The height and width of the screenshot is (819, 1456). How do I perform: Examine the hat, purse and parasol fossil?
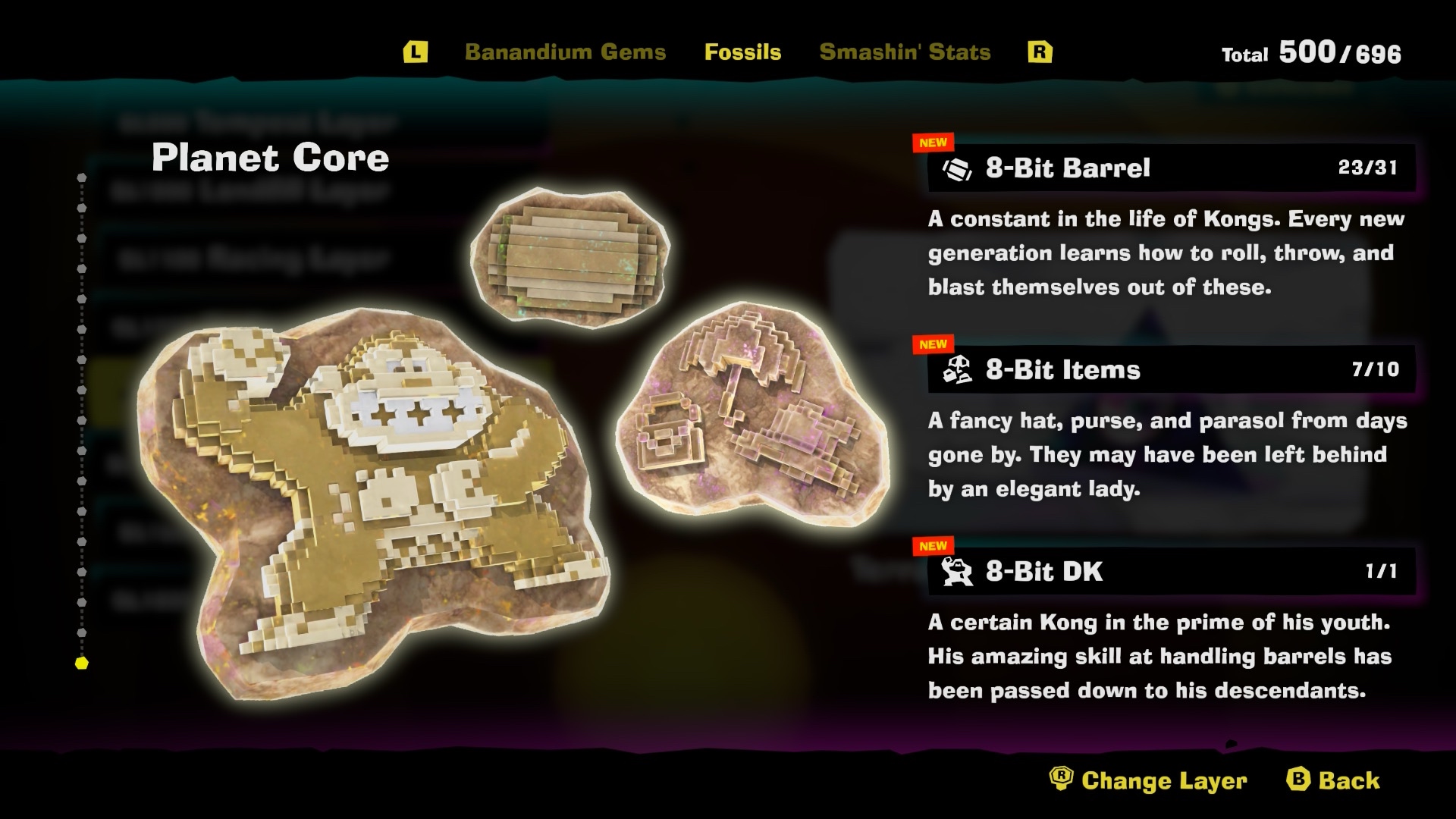point(751,417)
